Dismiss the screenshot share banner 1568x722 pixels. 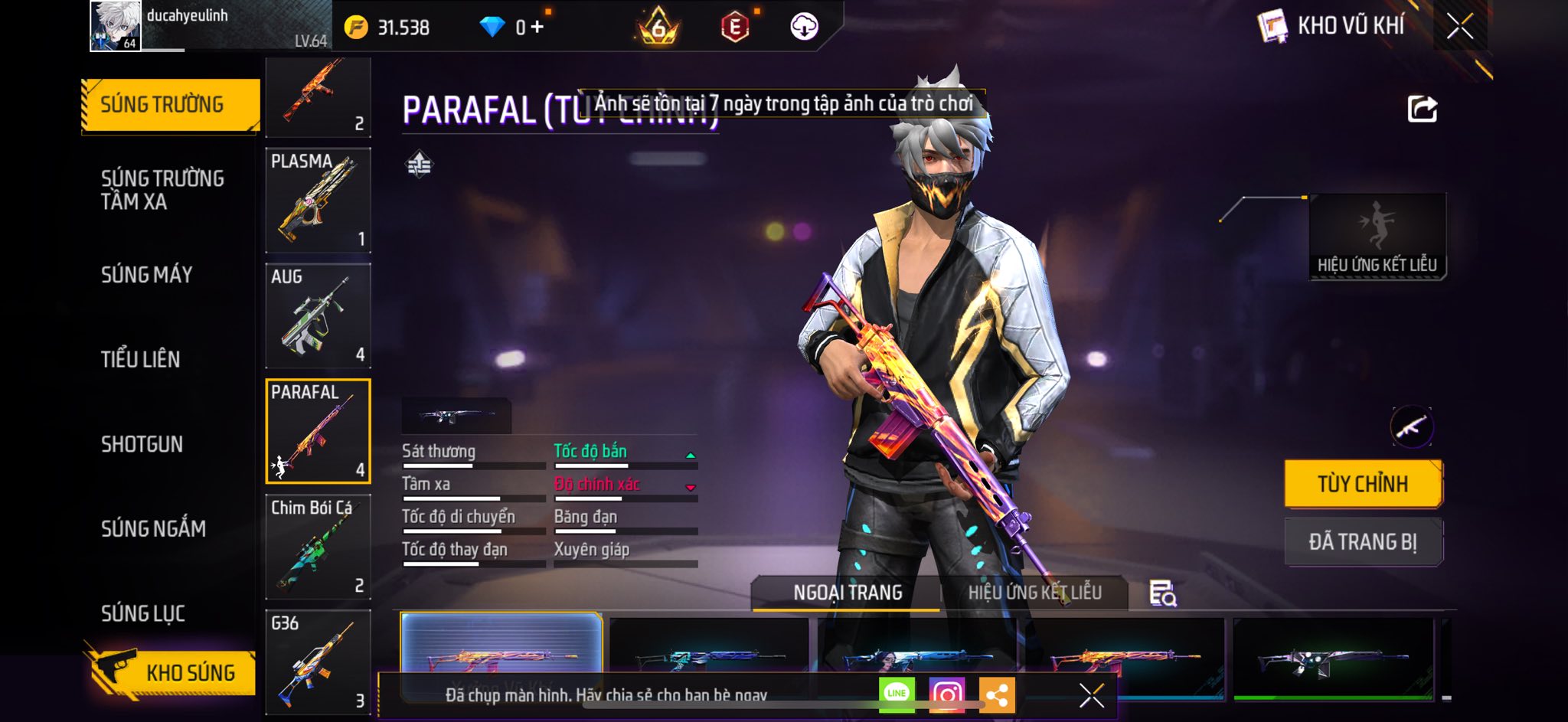pos(1091,695)
